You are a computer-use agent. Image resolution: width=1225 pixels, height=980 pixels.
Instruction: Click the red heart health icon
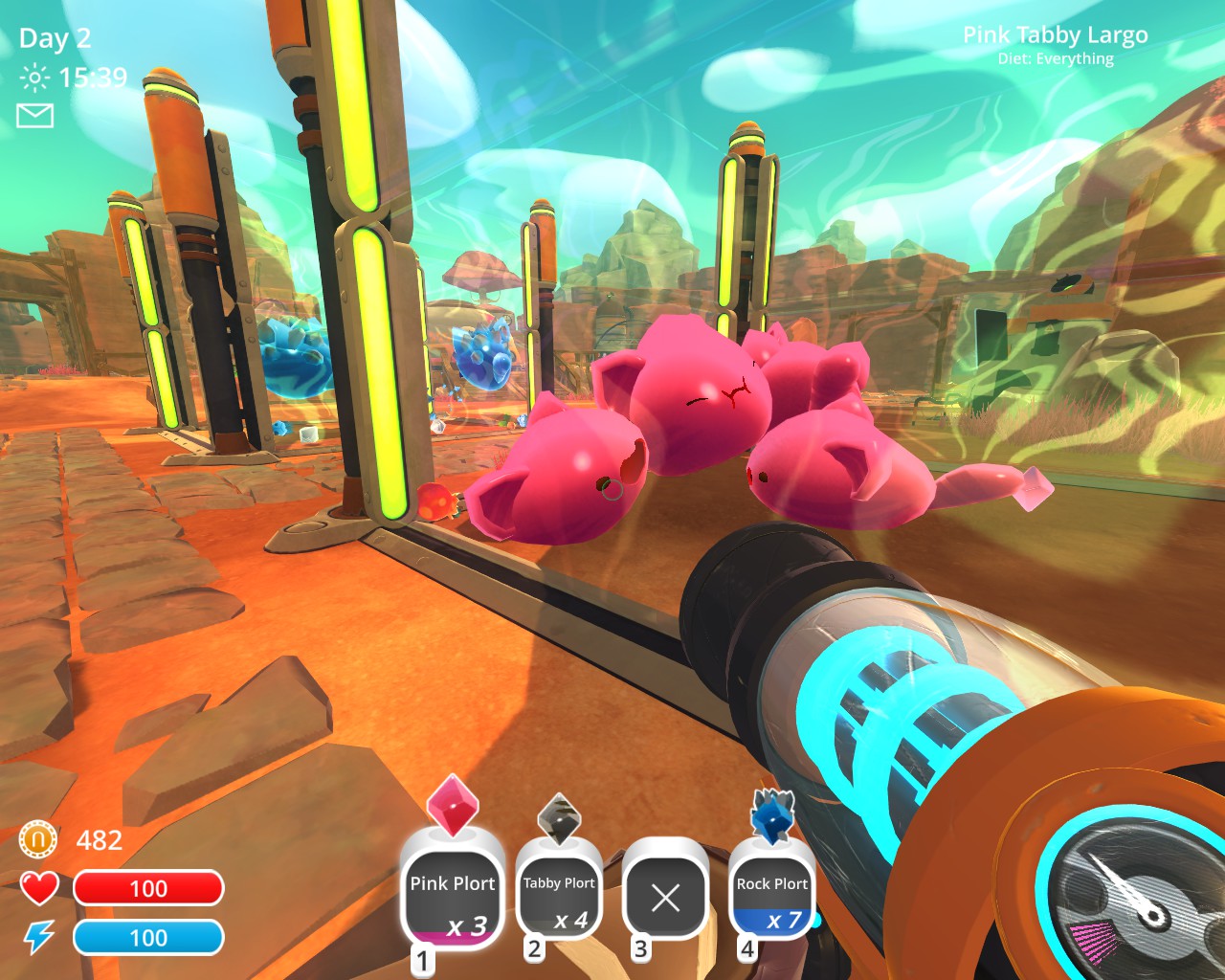click(38, 889)
